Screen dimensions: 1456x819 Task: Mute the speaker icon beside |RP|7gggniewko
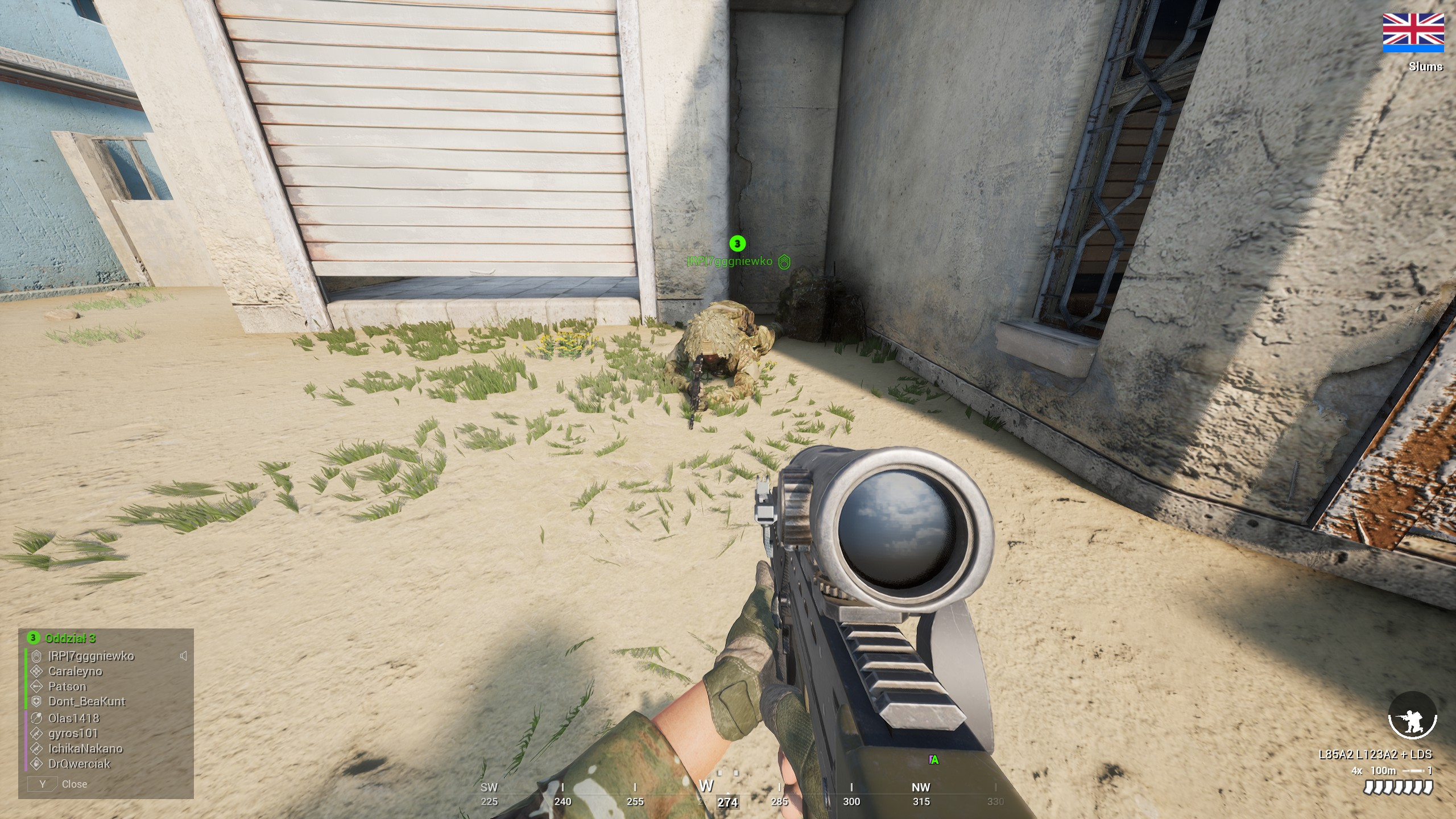coord(183,656)
